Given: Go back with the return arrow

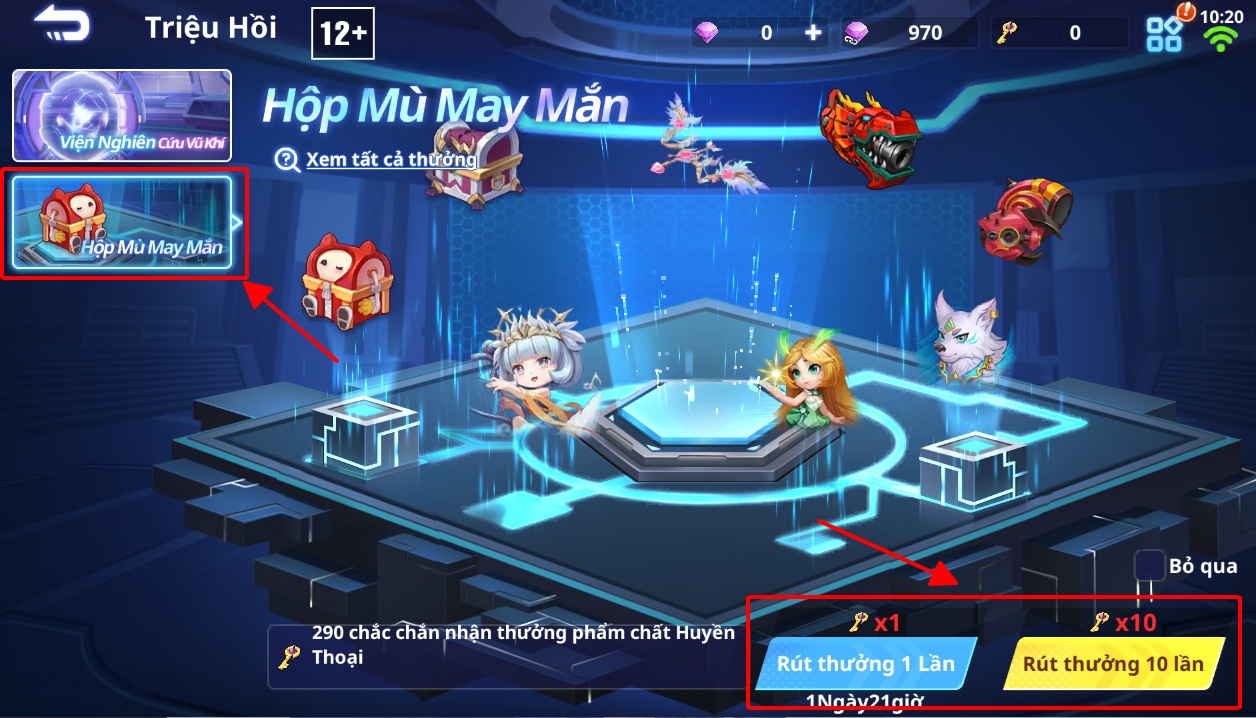Looking at the screenshot, I should [x=62, y=27].
